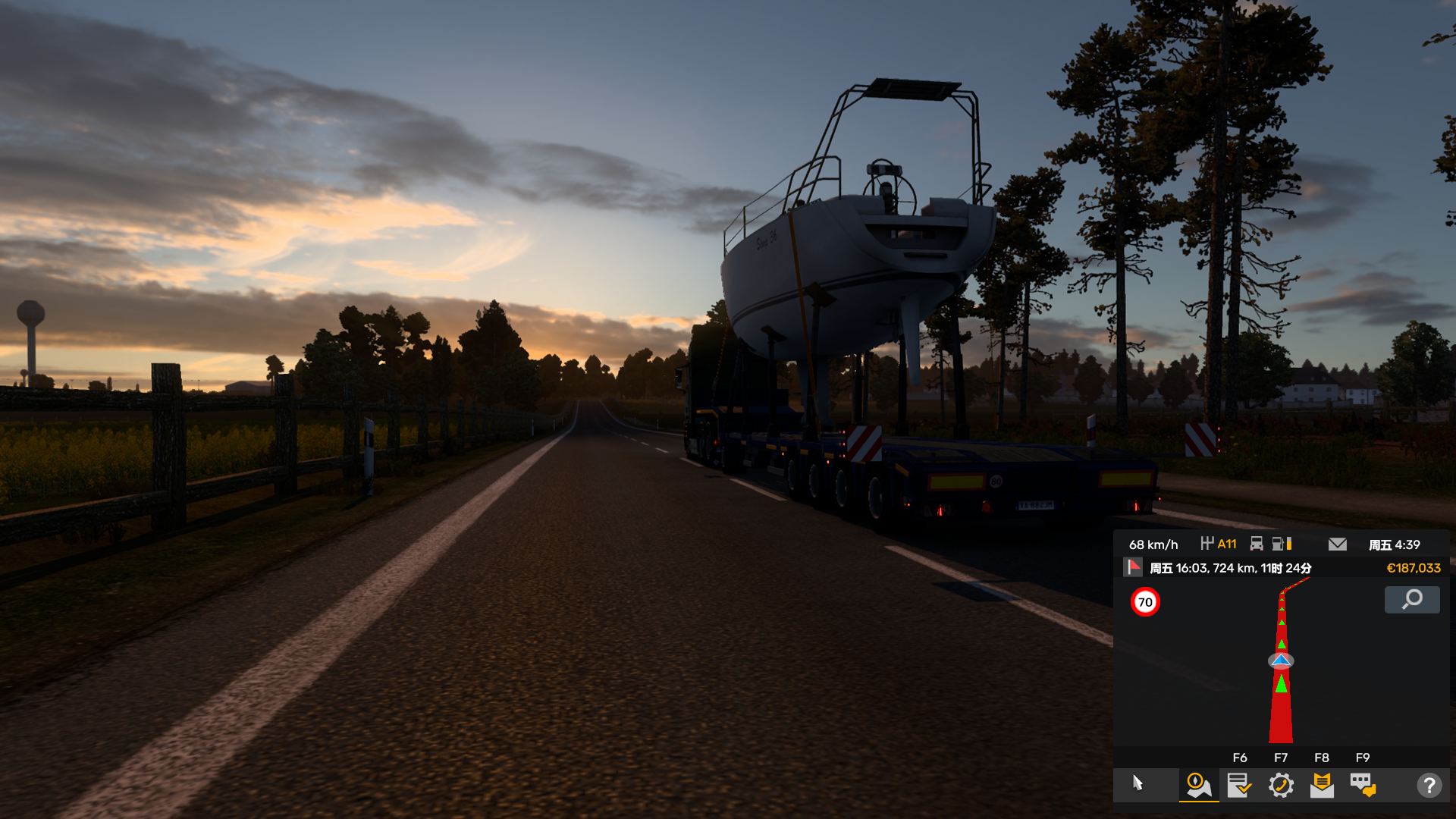
Task: Click the truck damage status icon
Action: 1257,544
